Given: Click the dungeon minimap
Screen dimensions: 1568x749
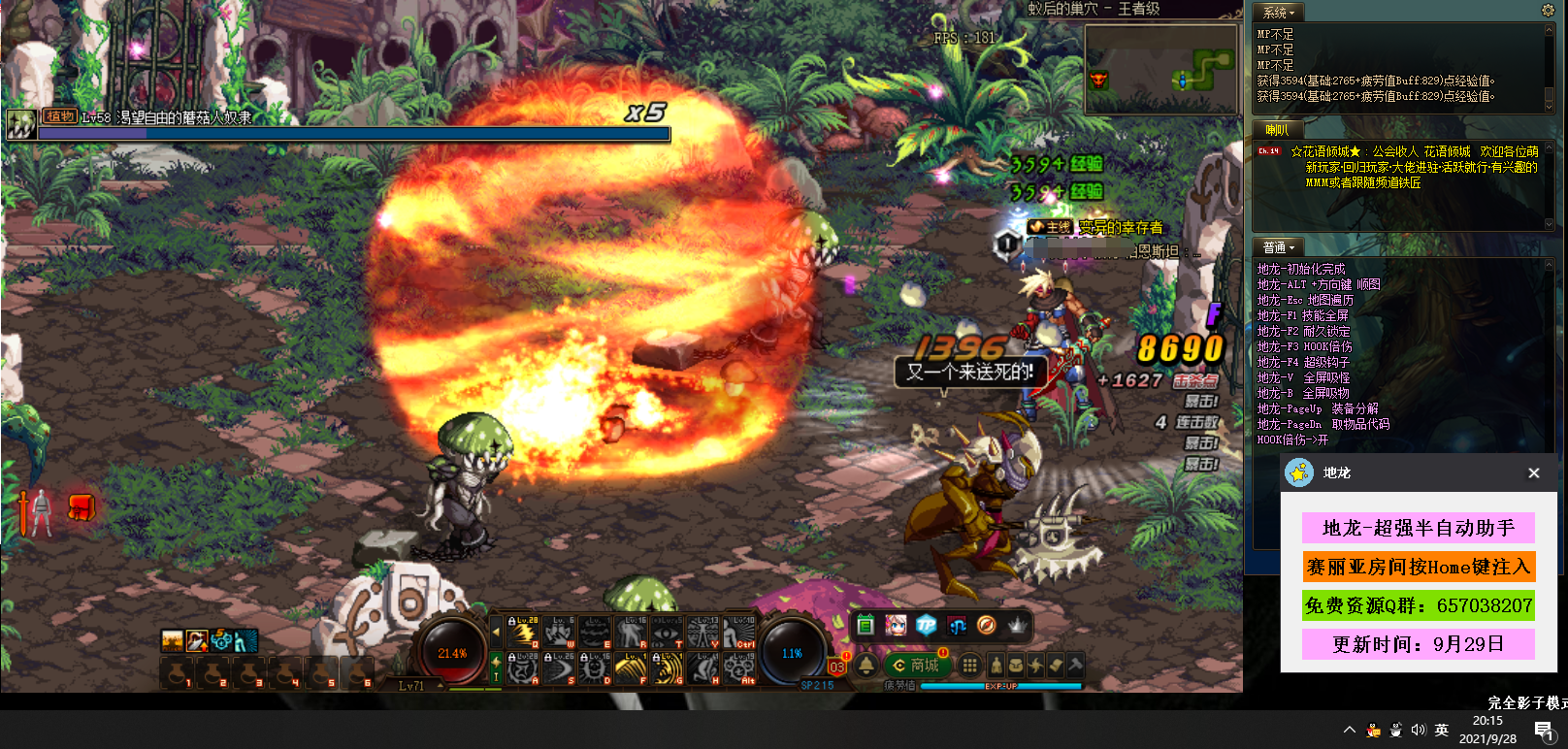Looking at the screenshot, I should click(x=1160, y=69).
